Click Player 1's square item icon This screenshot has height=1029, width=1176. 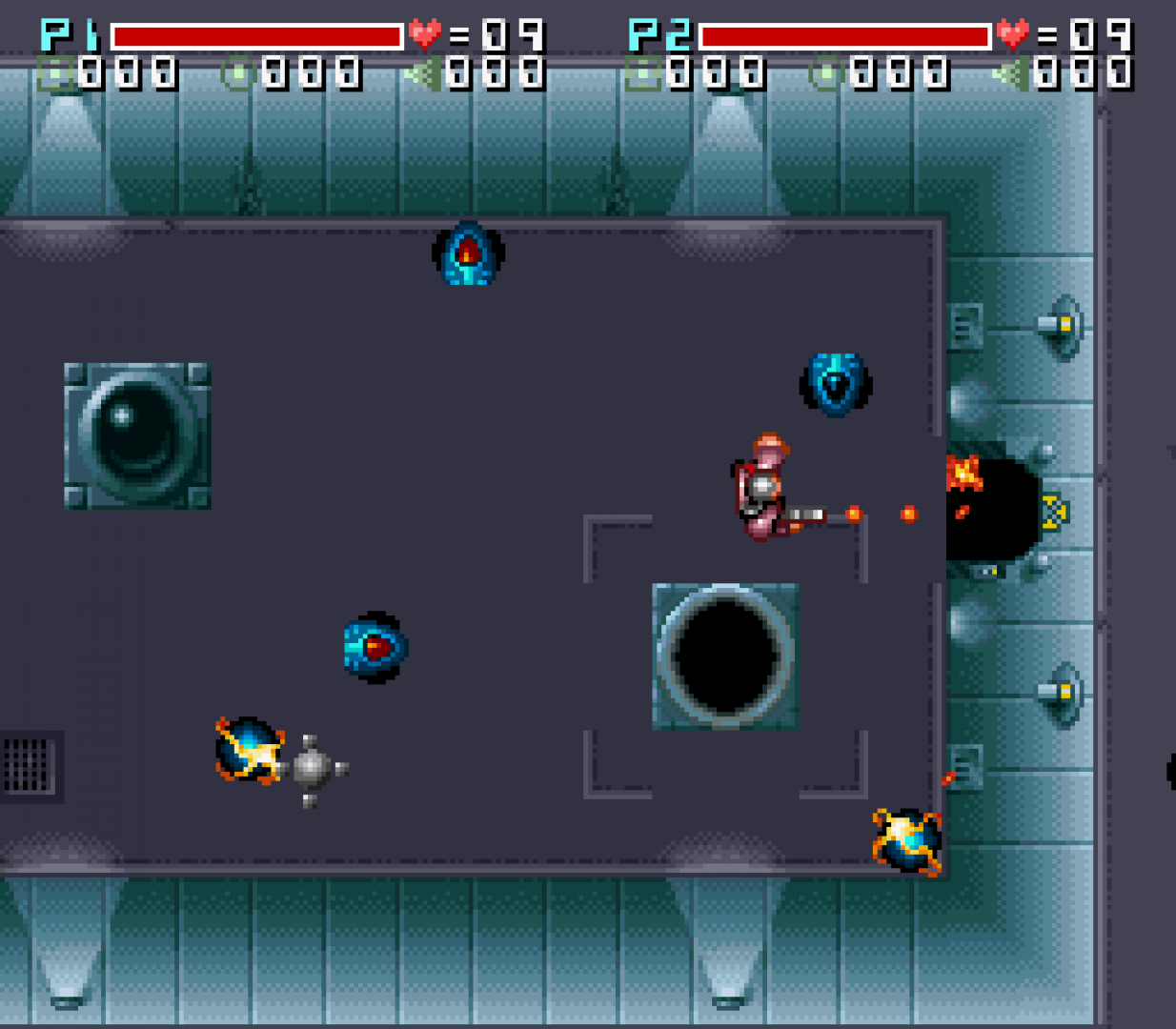click(55, 73)
